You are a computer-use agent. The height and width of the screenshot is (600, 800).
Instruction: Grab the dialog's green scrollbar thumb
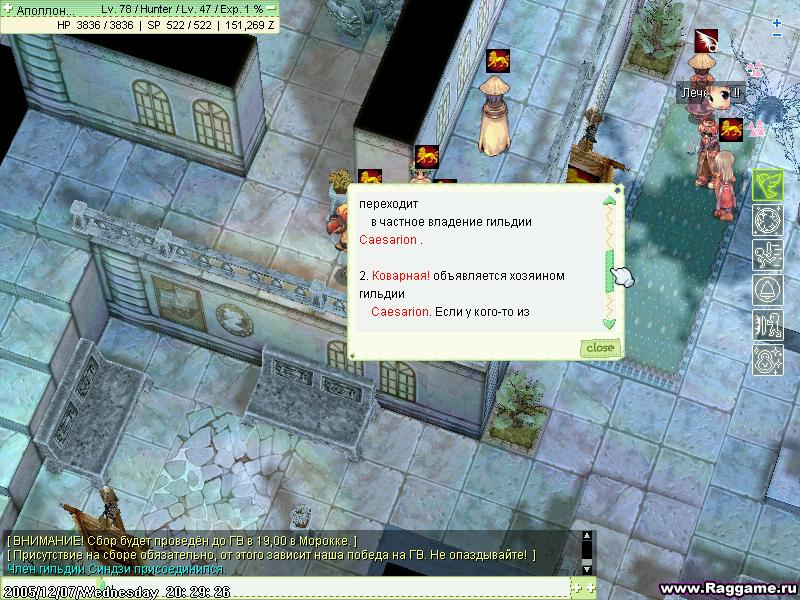tap(608, 272)
